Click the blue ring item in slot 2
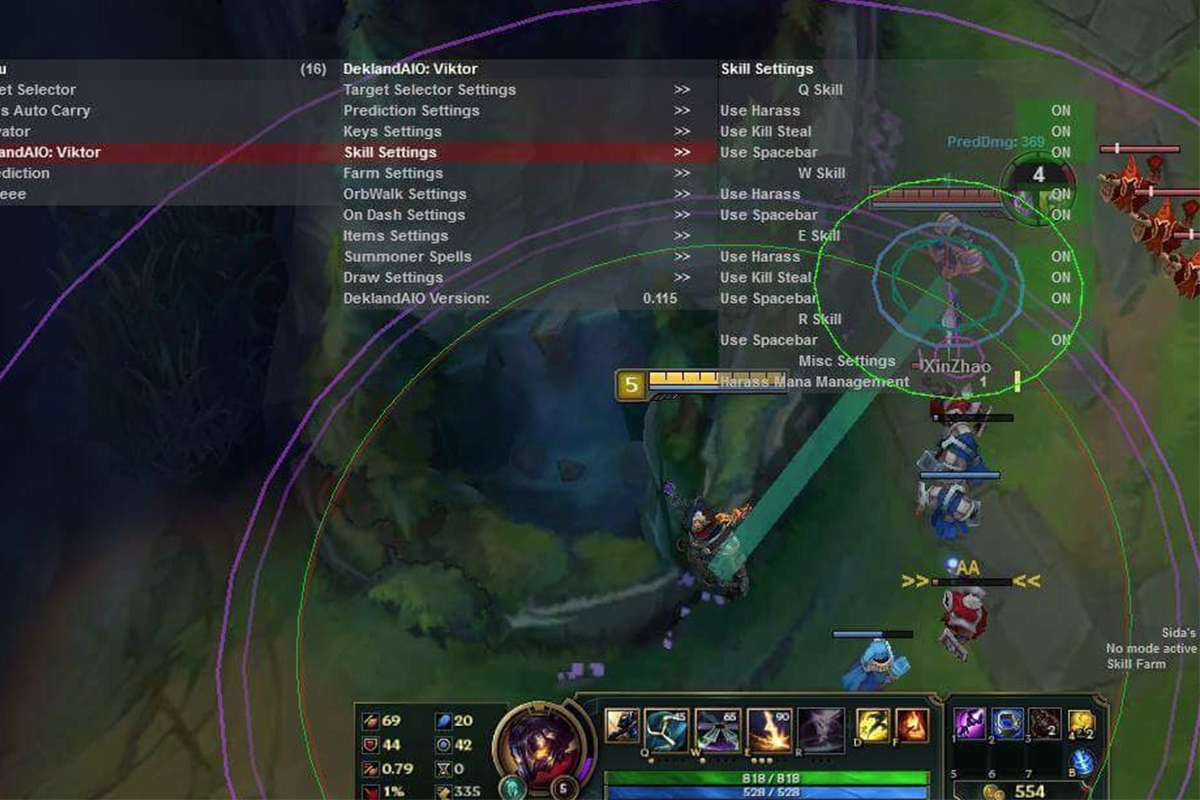This screenshot has height=800, width=1200. [1008, 722]
